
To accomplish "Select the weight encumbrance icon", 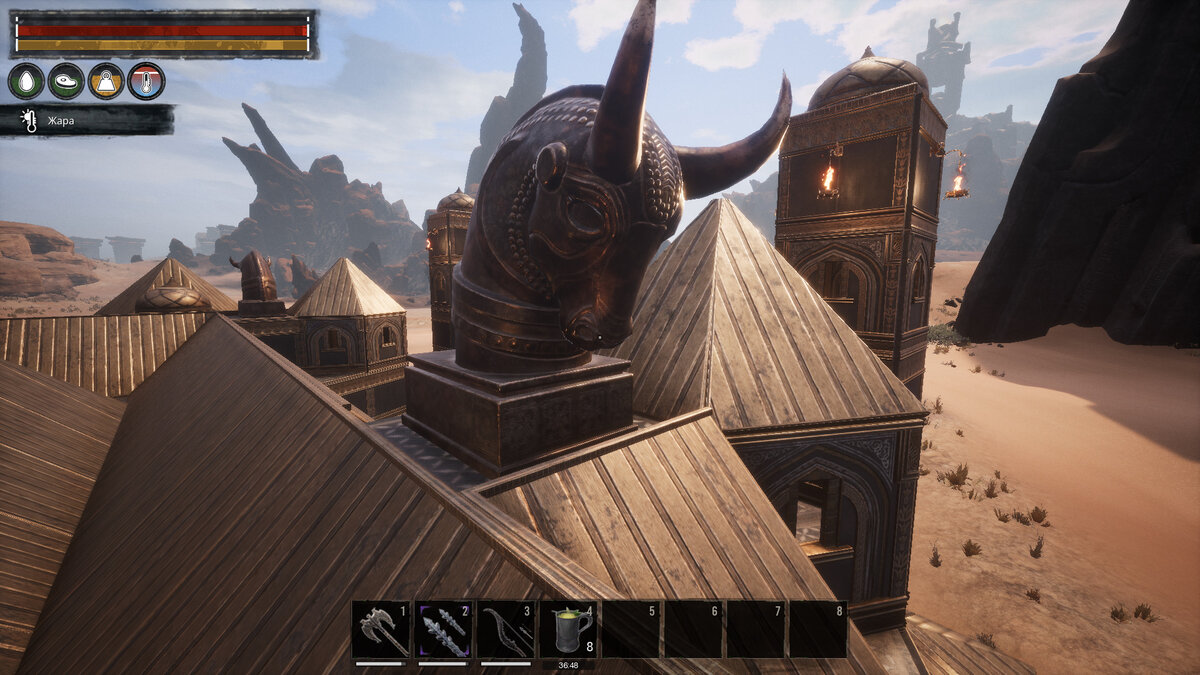I will pyautogui.click(x=106, y=81).
